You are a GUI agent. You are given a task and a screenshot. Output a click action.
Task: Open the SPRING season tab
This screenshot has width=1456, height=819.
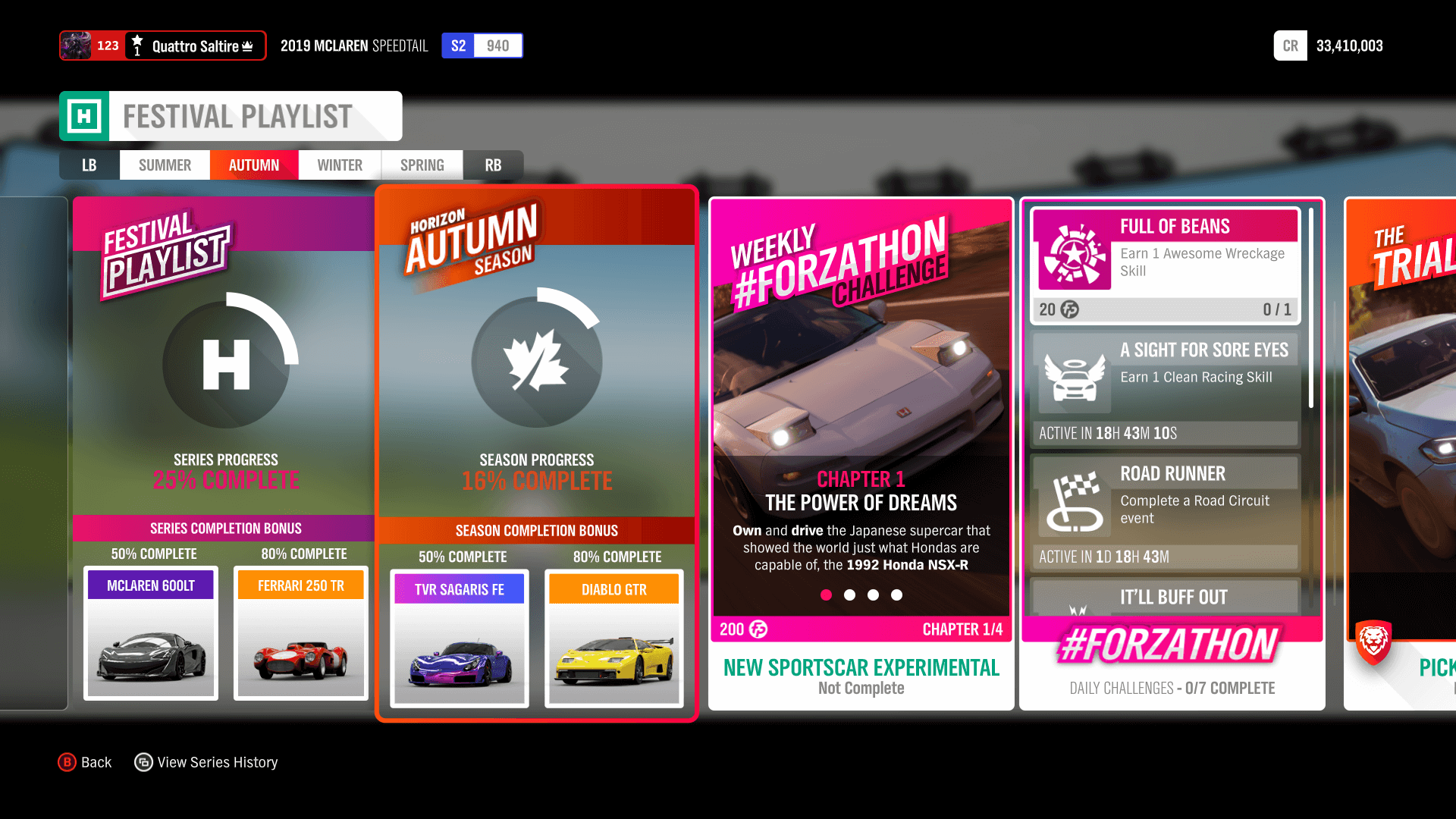[422, 165]
